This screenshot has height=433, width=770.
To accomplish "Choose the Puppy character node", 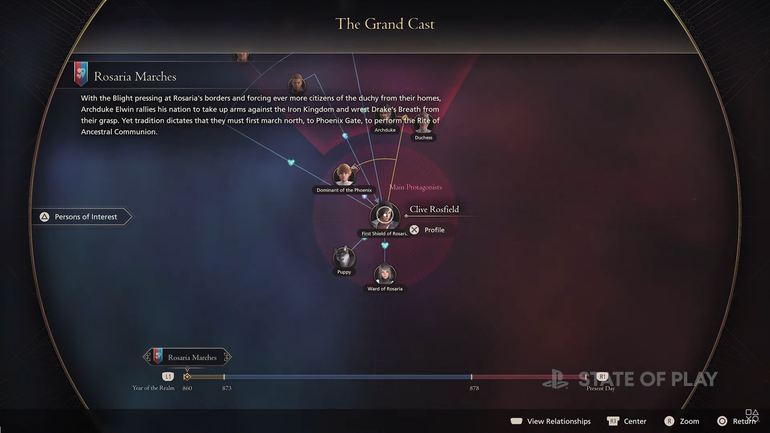I will click(x=345, y=258).
